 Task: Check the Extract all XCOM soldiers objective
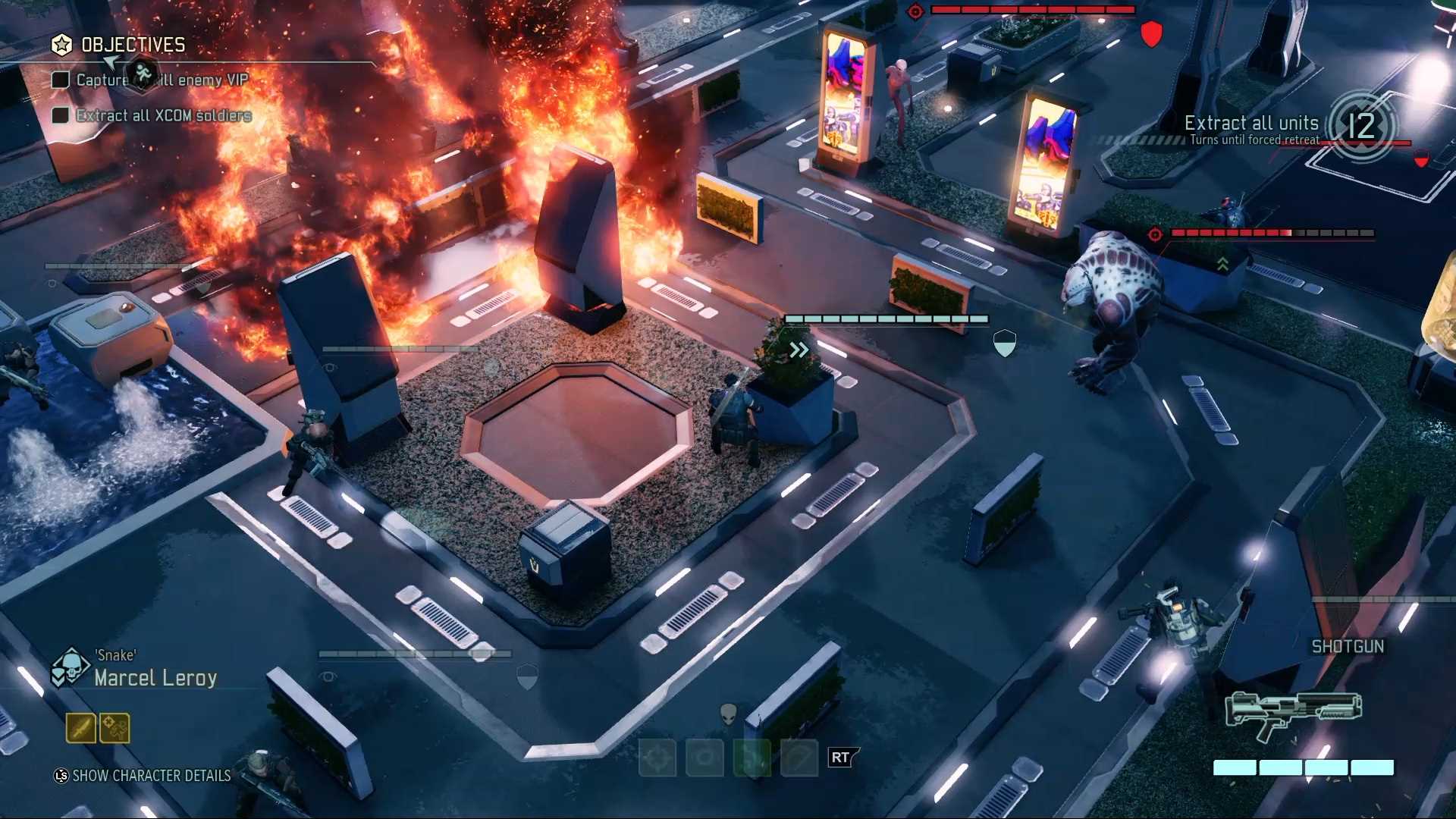point(60,115)
